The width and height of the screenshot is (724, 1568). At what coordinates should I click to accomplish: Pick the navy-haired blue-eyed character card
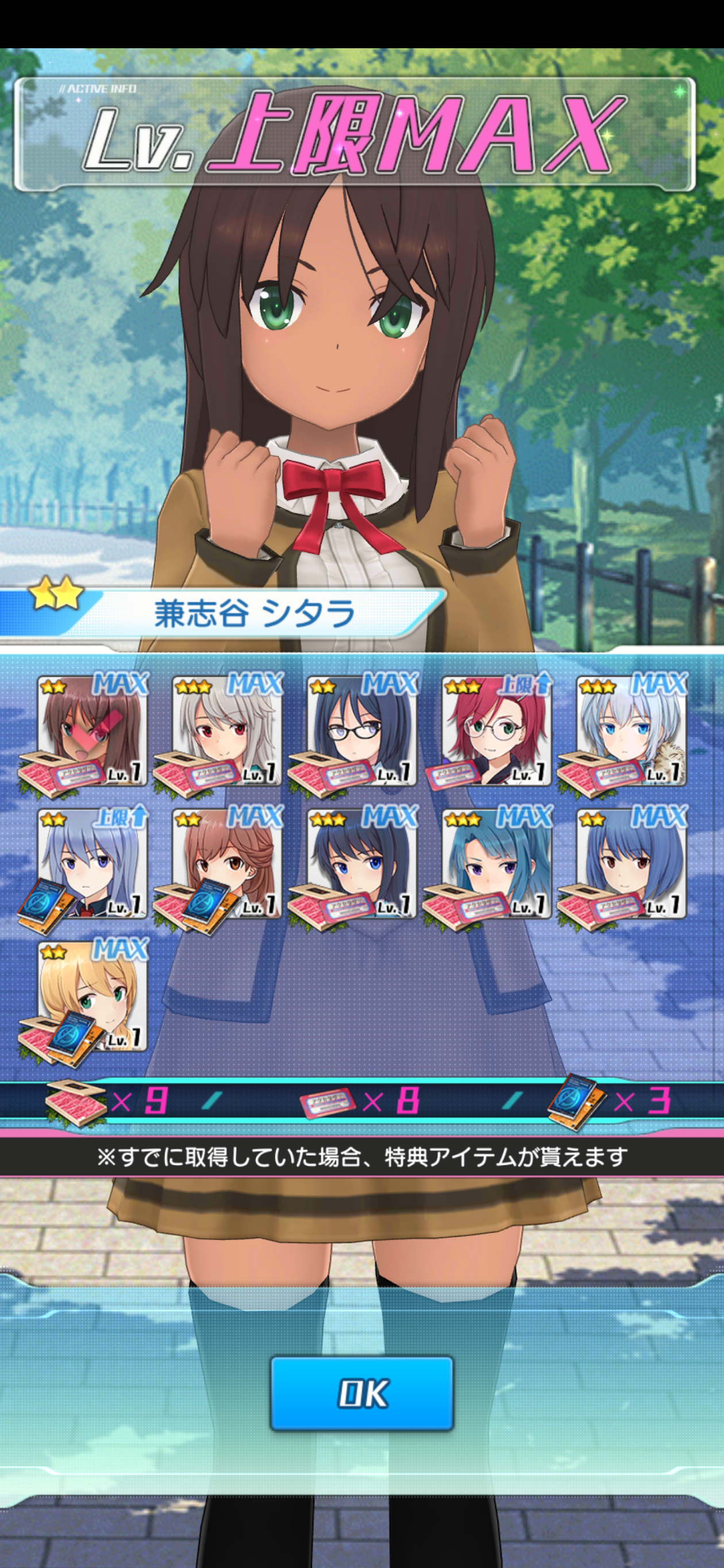point(361,863)
